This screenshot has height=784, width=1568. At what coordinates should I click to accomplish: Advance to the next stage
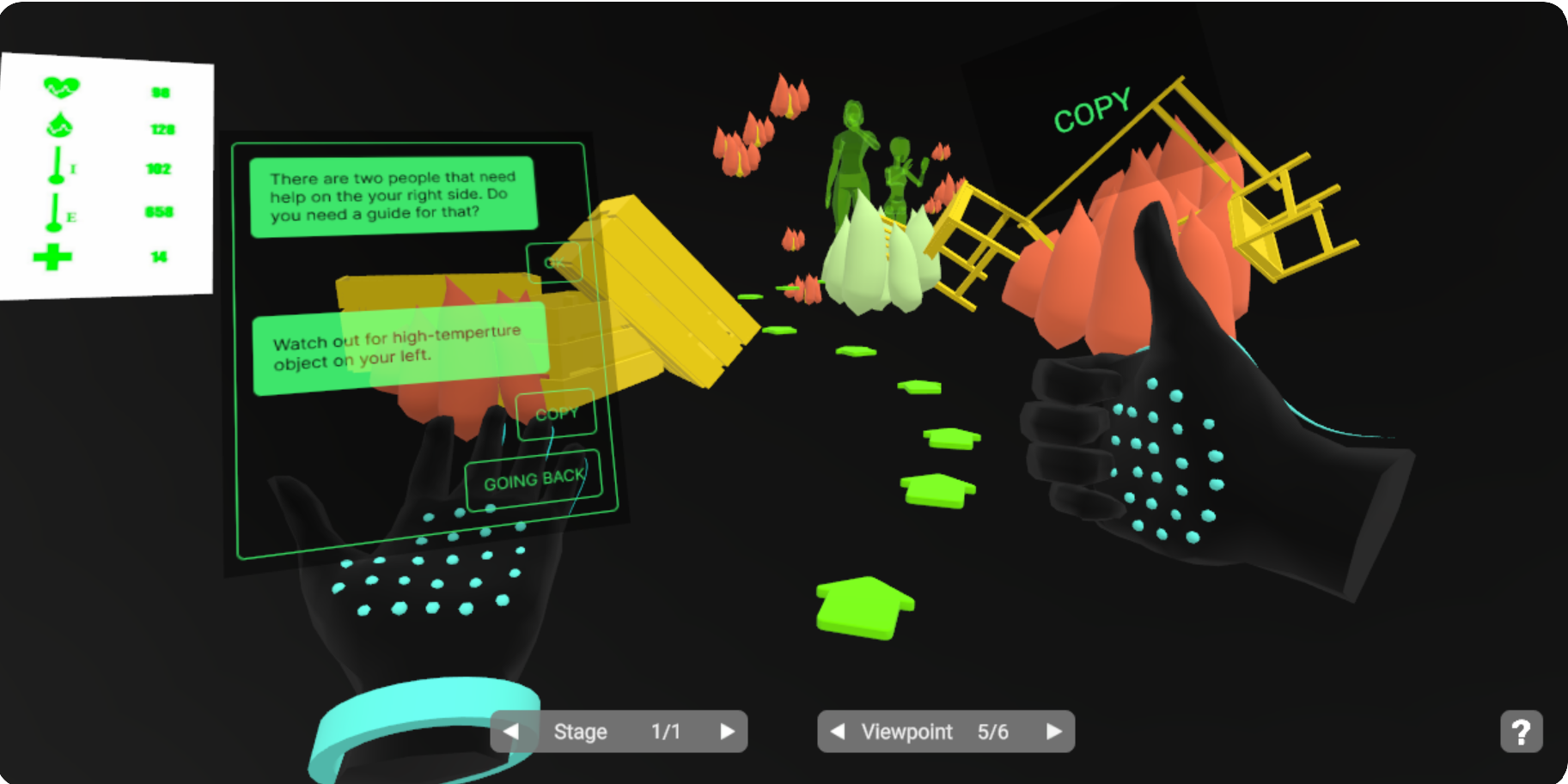(x=727, y=732)
